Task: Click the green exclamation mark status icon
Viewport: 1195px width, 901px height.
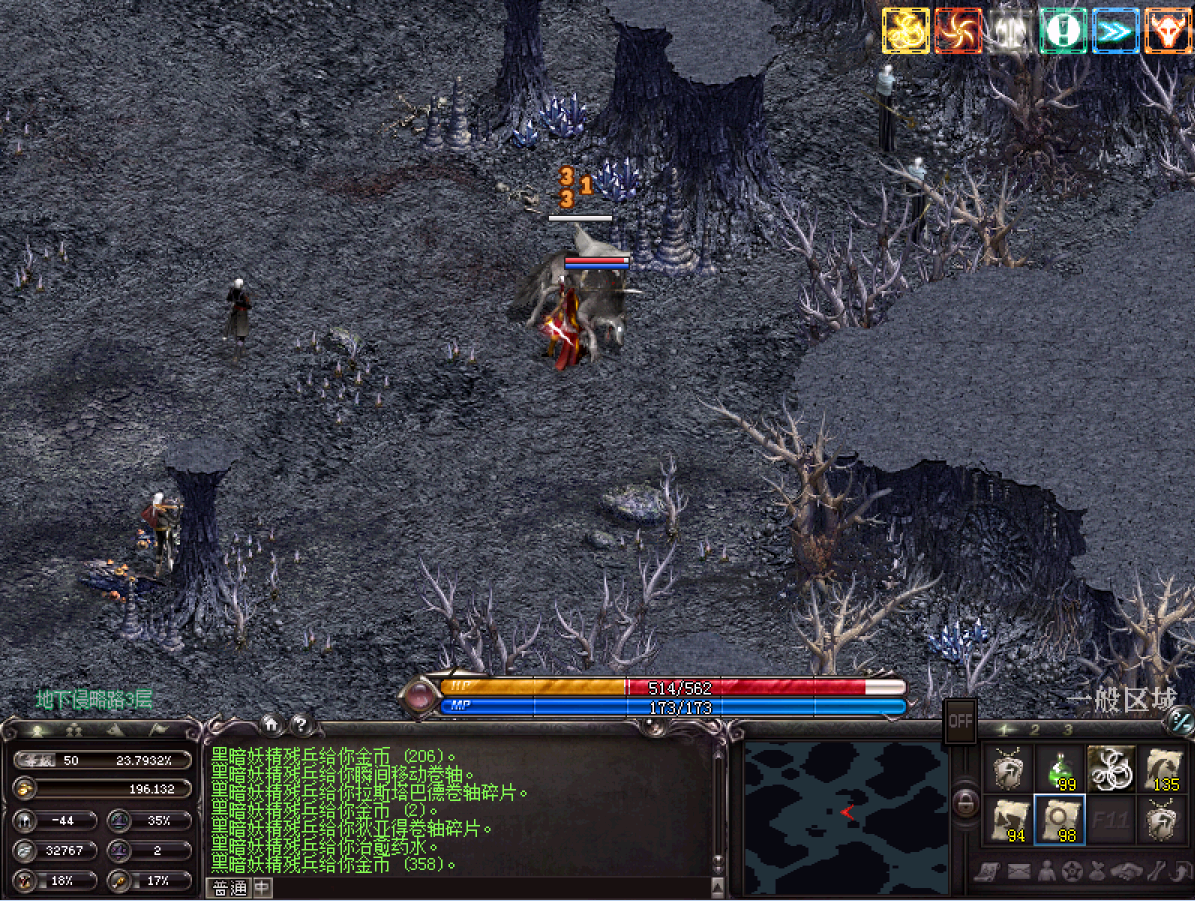Action: (1062, 31)
